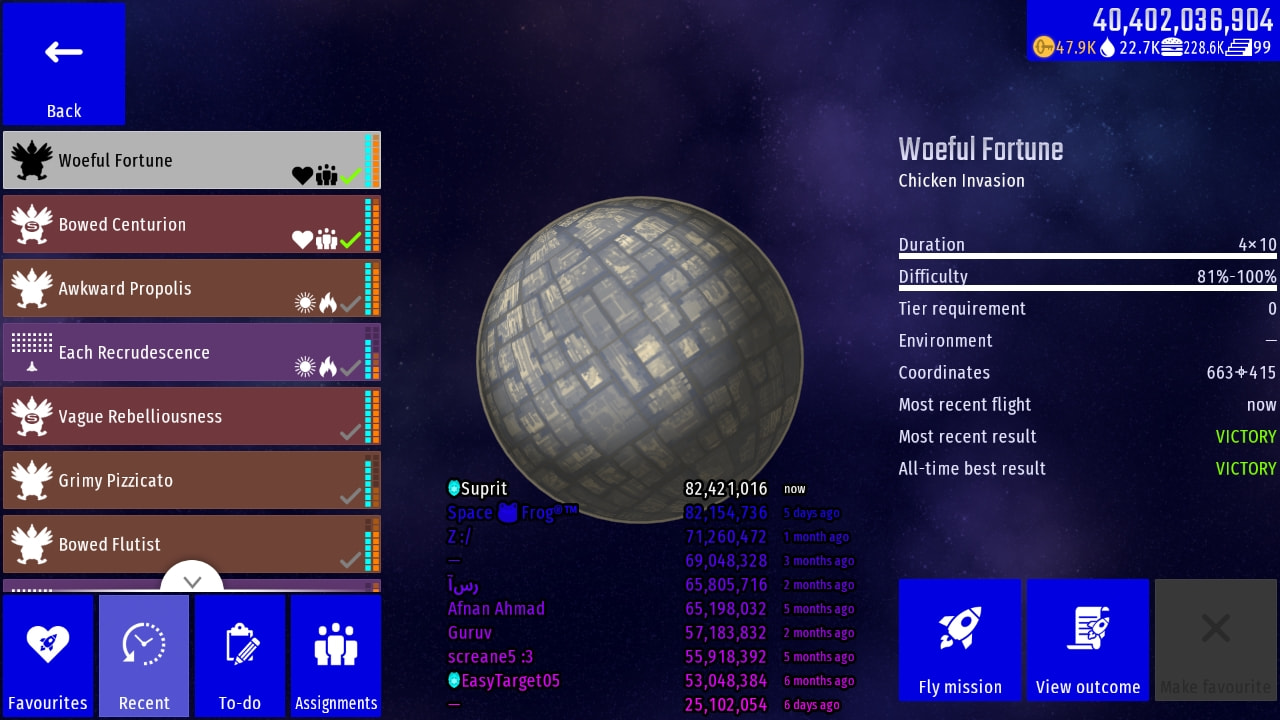This screenshot has width=1280, height=720.
Task: Go back using the Back button
Action: pyautogui.click(x=64, y=64)
